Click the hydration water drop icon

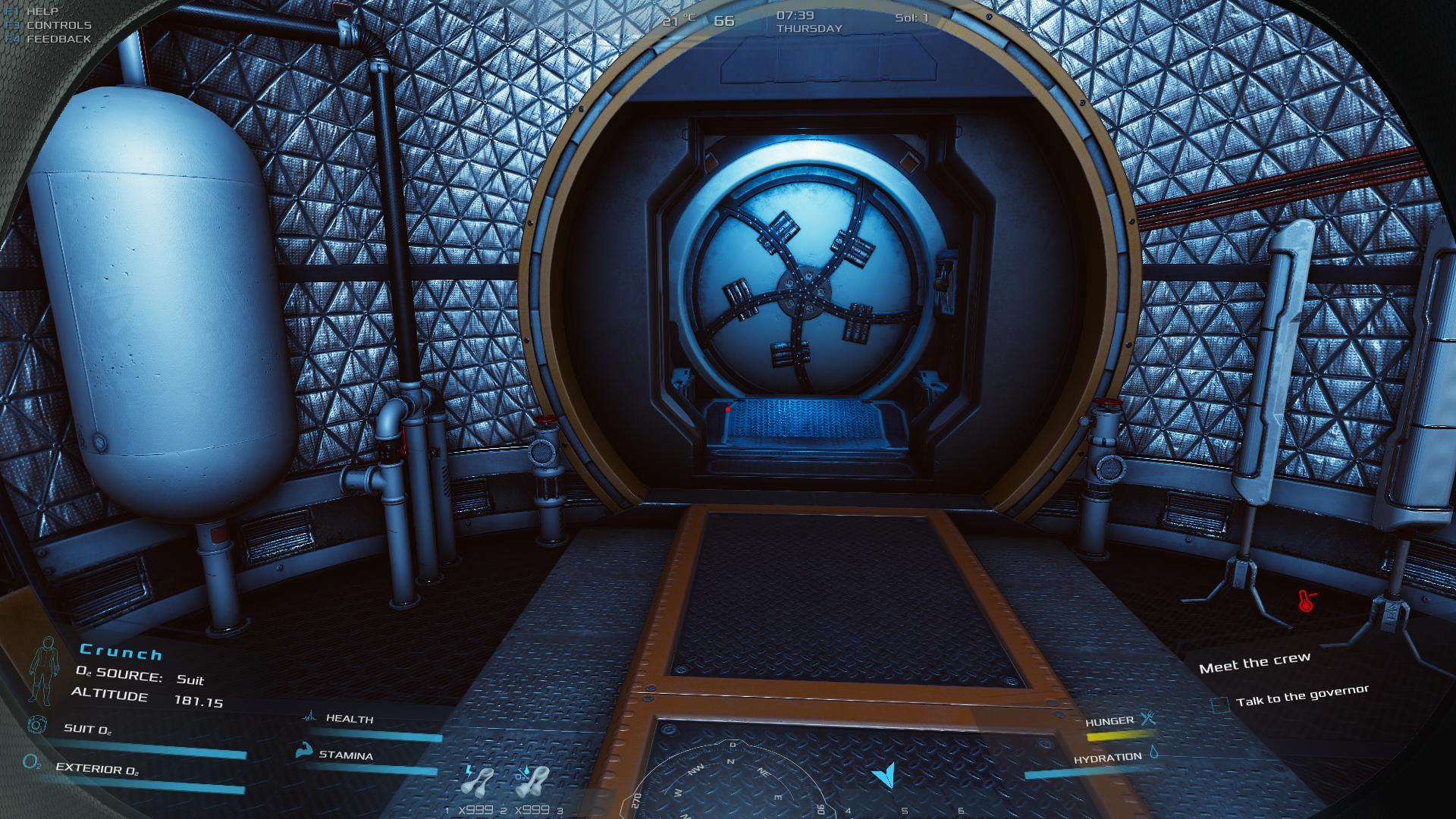pyautogui.click(x=1153, y=753)
